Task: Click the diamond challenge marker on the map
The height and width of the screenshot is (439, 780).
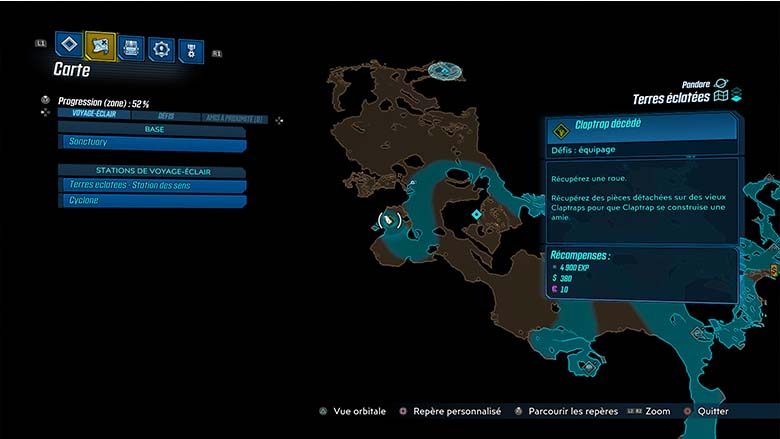Action: coord(476,214)
